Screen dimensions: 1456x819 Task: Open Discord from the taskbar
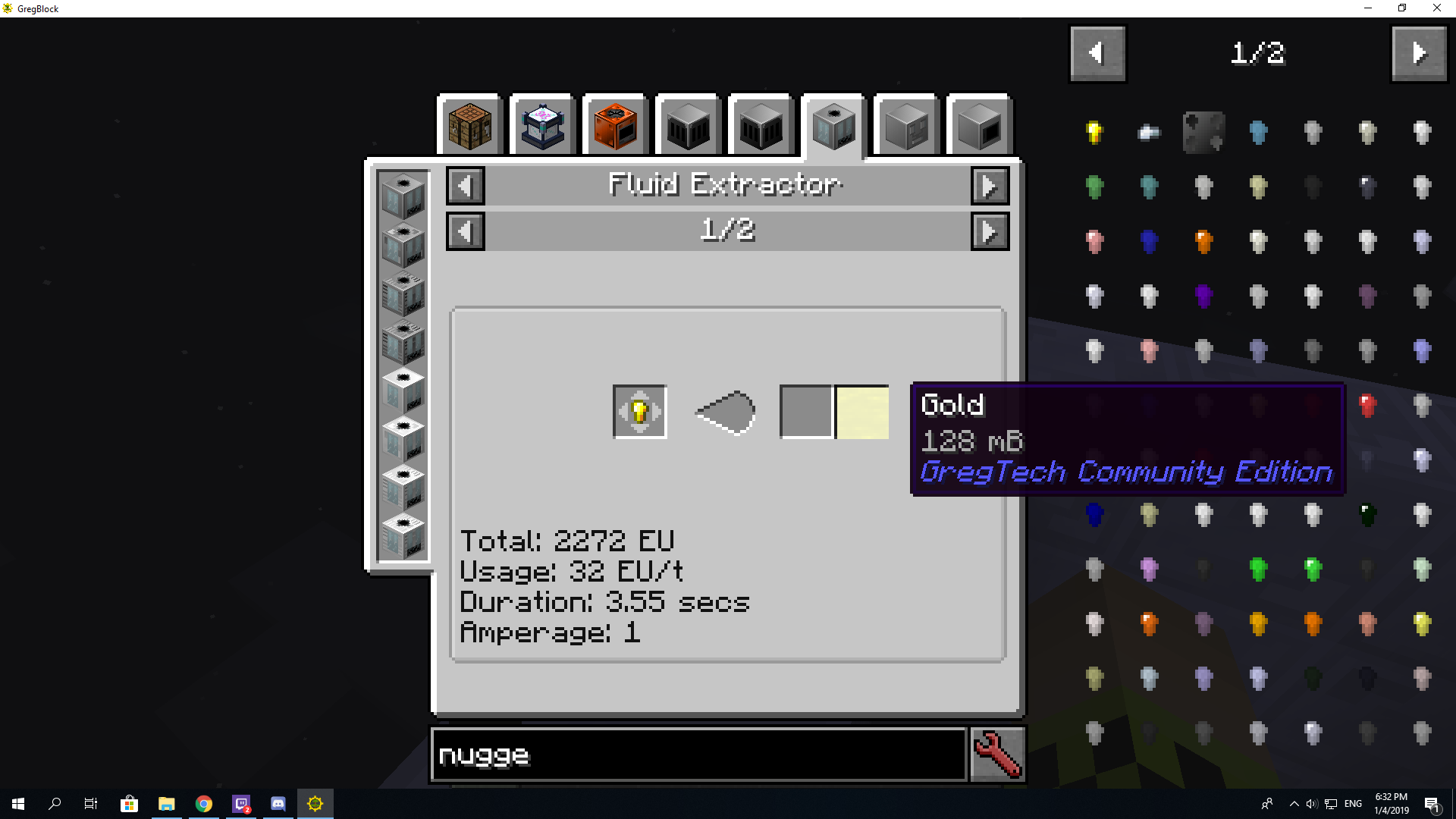(278, 803)
